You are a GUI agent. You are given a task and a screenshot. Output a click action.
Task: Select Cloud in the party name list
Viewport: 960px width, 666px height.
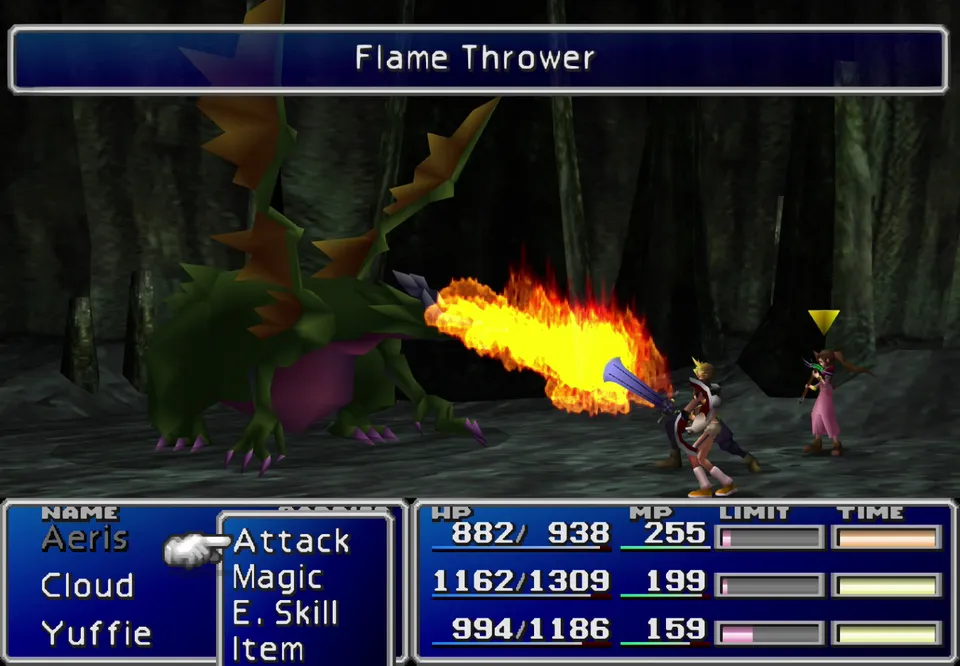click(x=87, y=586)
